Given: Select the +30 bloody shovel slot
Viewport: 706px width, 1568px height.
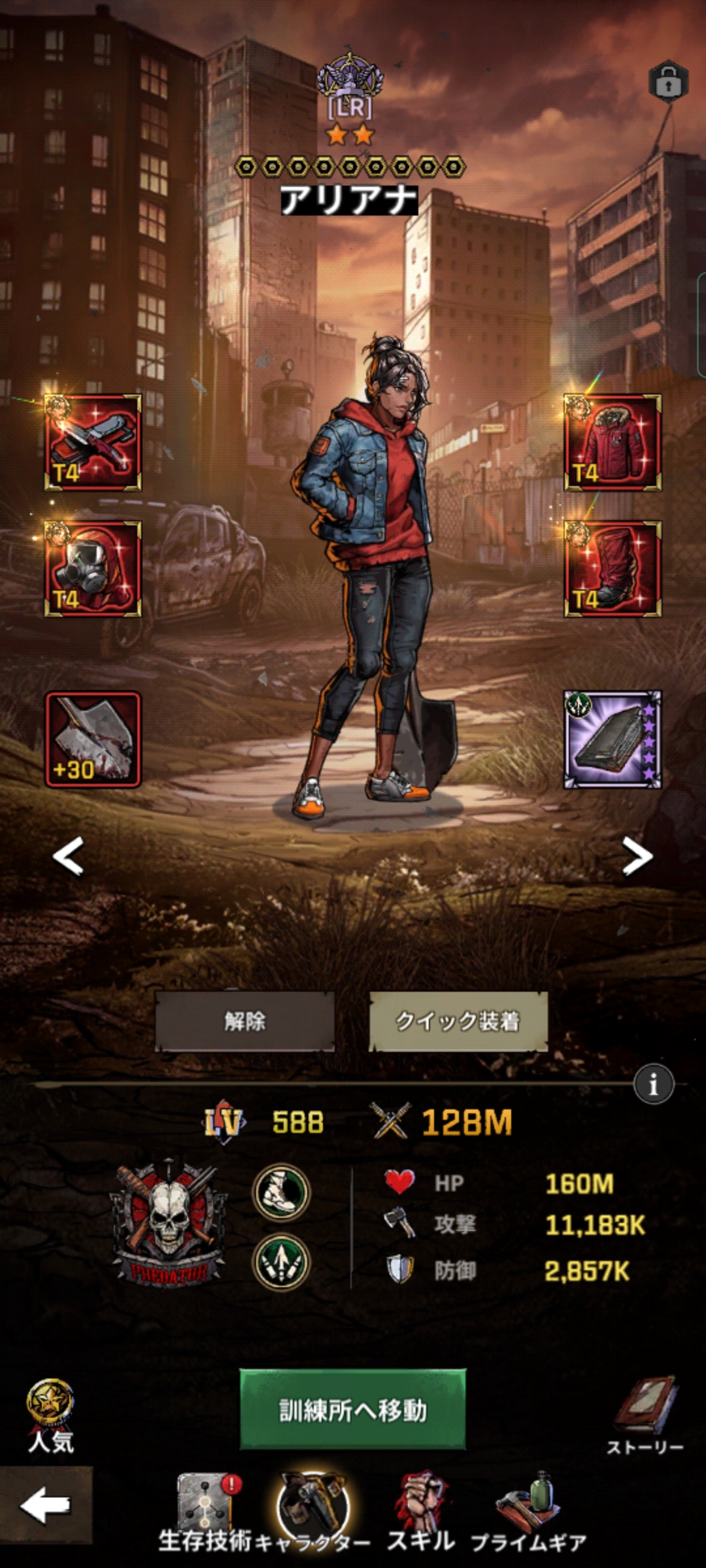Looking at the screenshot, I should point(93,740).
